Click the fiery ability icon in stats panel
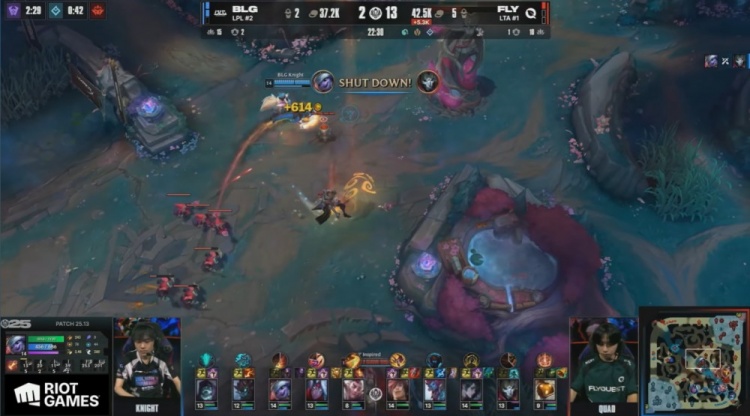Viewport: 750px width, 416px height. tap(11, 366)
